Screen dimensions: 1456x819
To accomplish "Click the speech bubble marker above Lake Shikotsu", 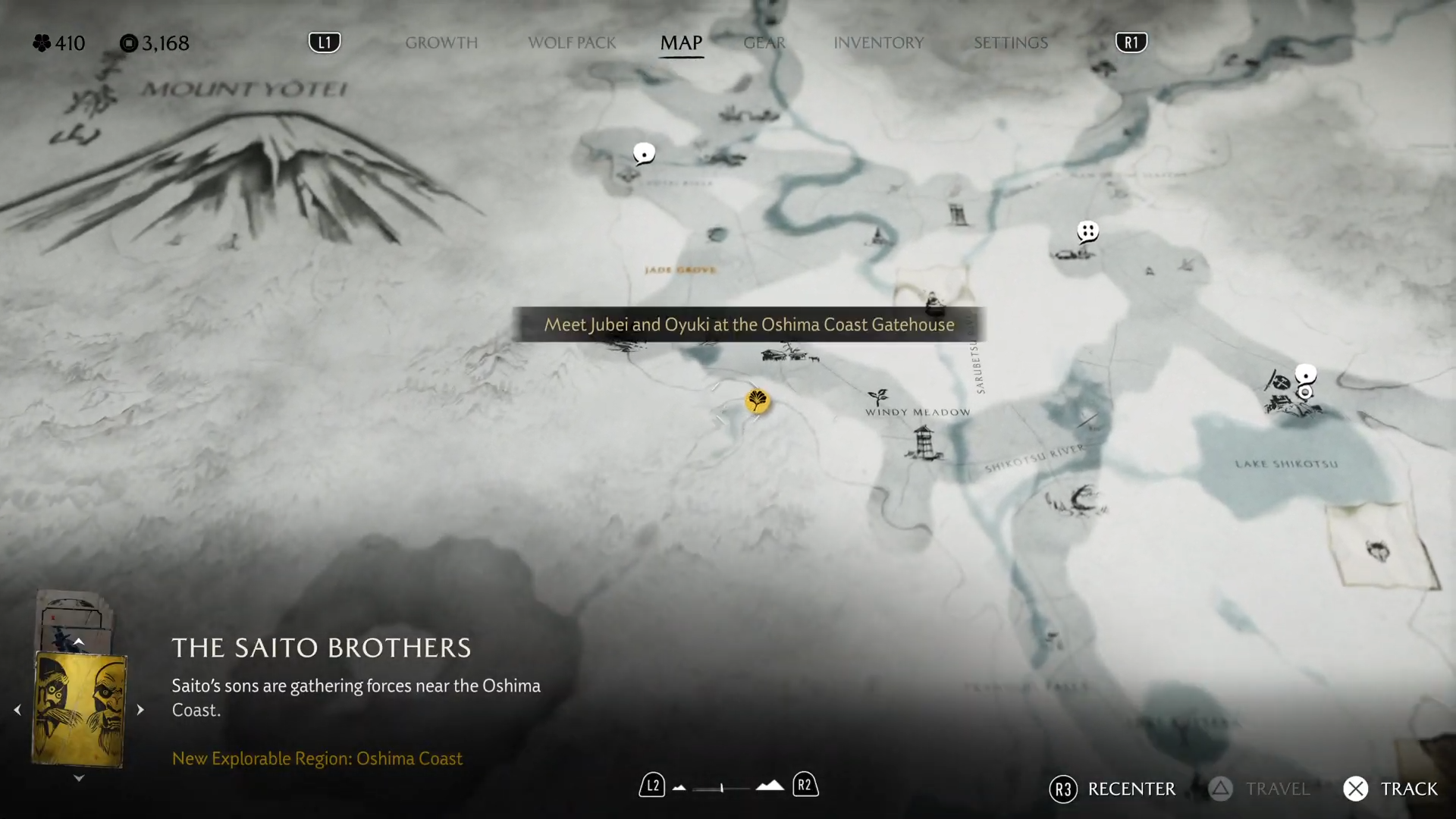I will 1305,374.
